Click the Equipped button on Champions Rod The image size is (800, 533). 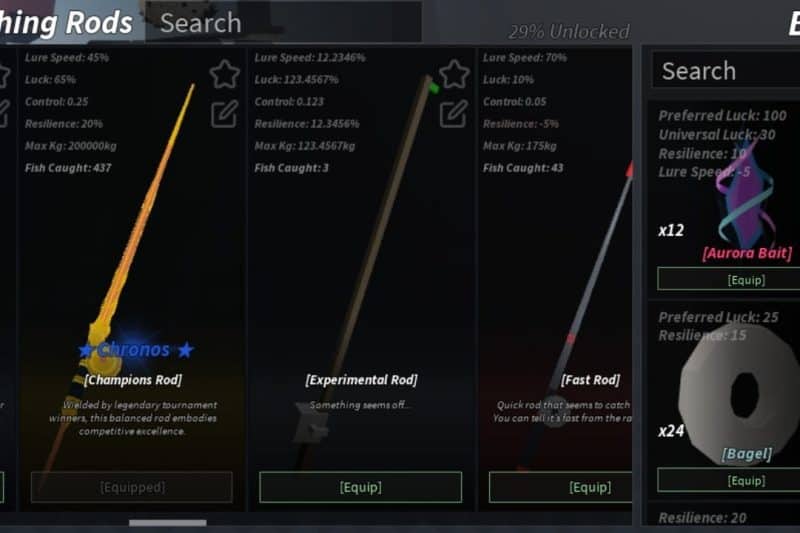click(x=132, y=487)
